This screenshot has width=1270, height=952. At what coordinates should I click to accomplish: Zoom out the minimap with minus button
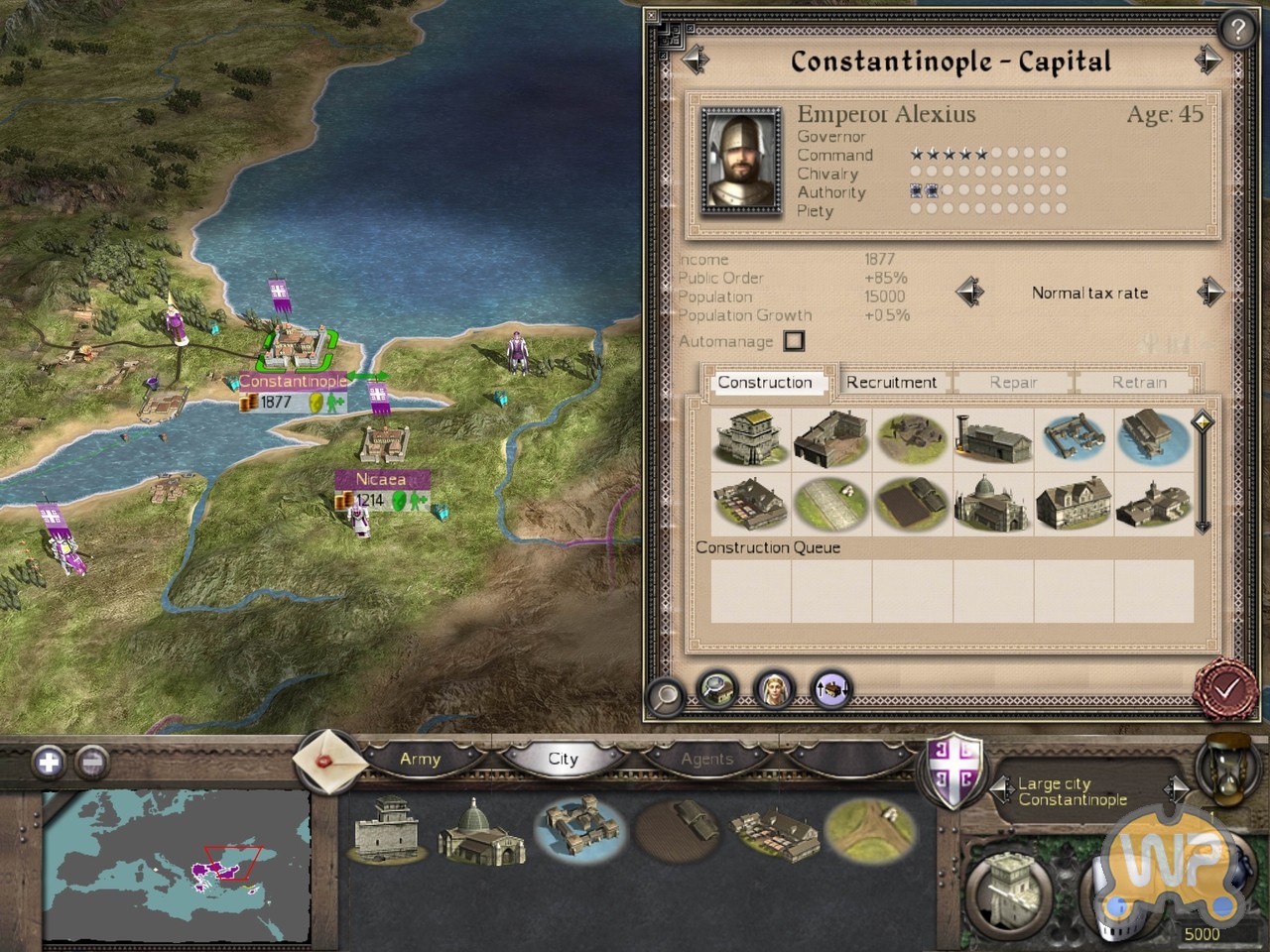(91, 762)
